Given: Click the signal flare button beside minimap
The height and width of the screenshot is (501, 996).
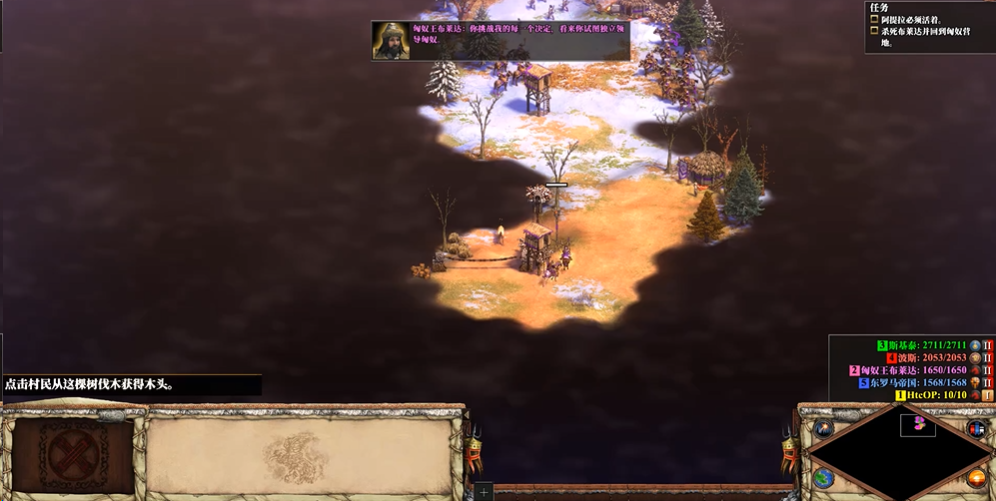Looking at the screenshot, I should (824, 428).
